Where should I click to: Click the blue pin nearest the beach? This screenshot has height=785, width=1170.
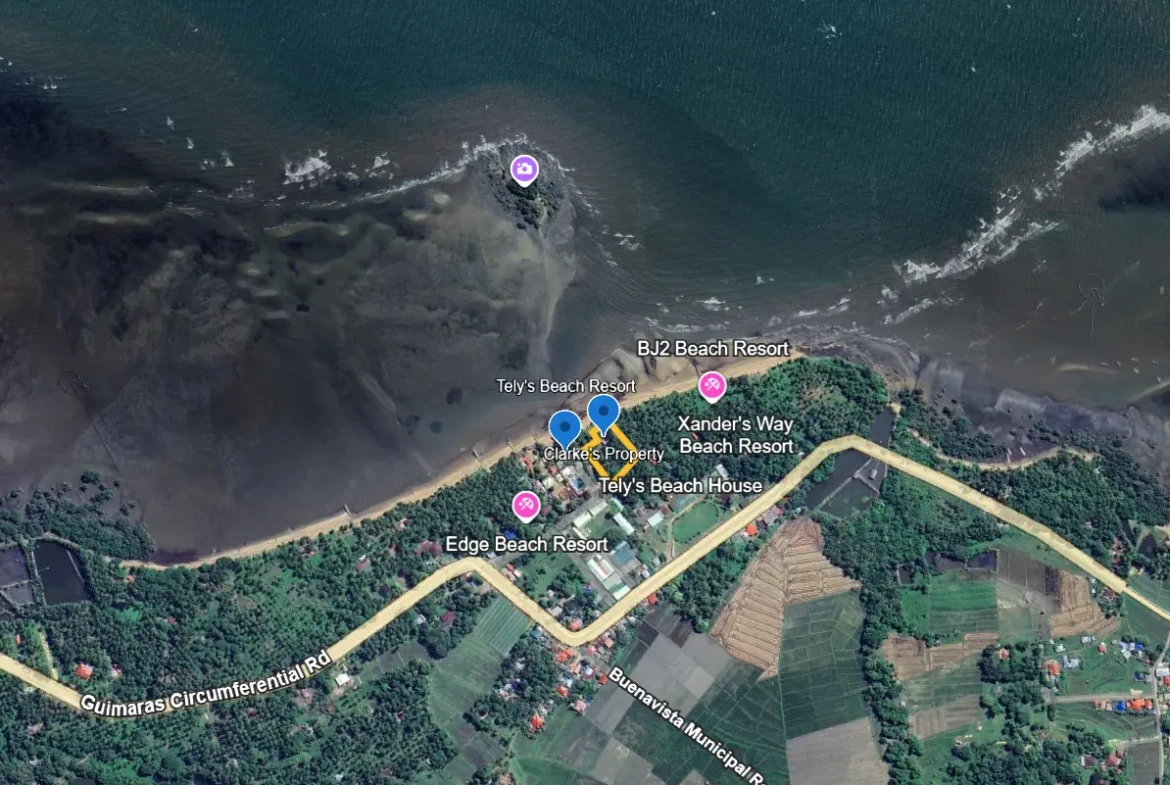tap(565, 428)
